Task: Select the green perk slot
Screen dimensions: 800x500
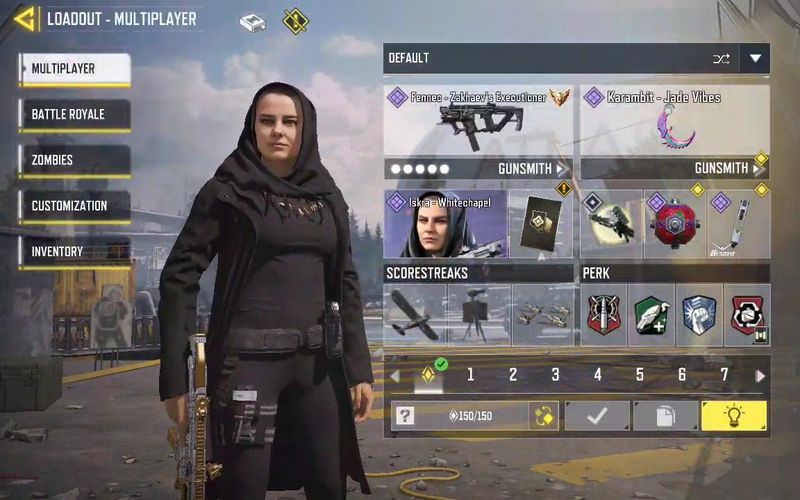Action: pos(651,315)
